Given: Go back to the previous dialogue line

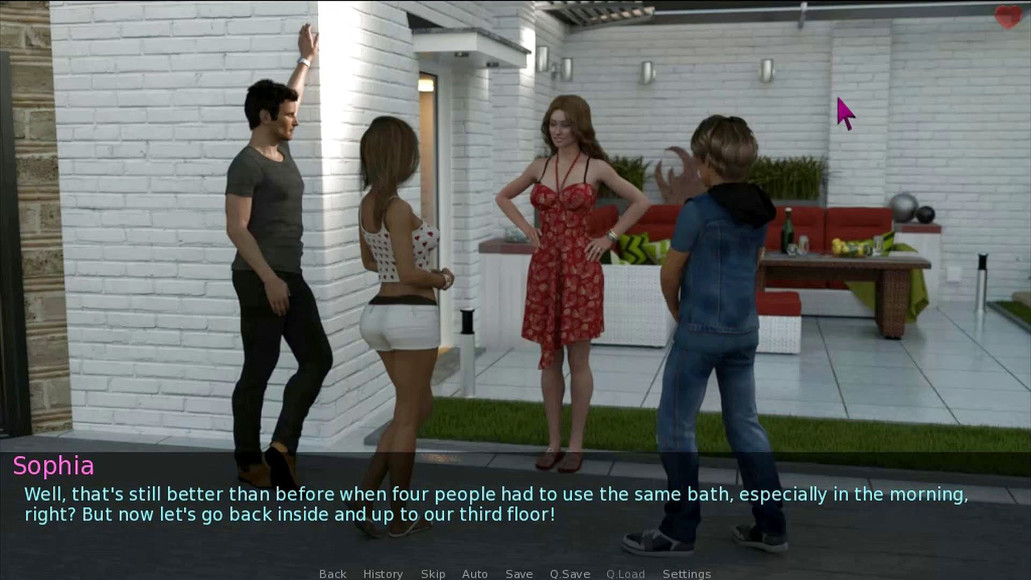Looking at the screenshot, I should coord(332,574).
